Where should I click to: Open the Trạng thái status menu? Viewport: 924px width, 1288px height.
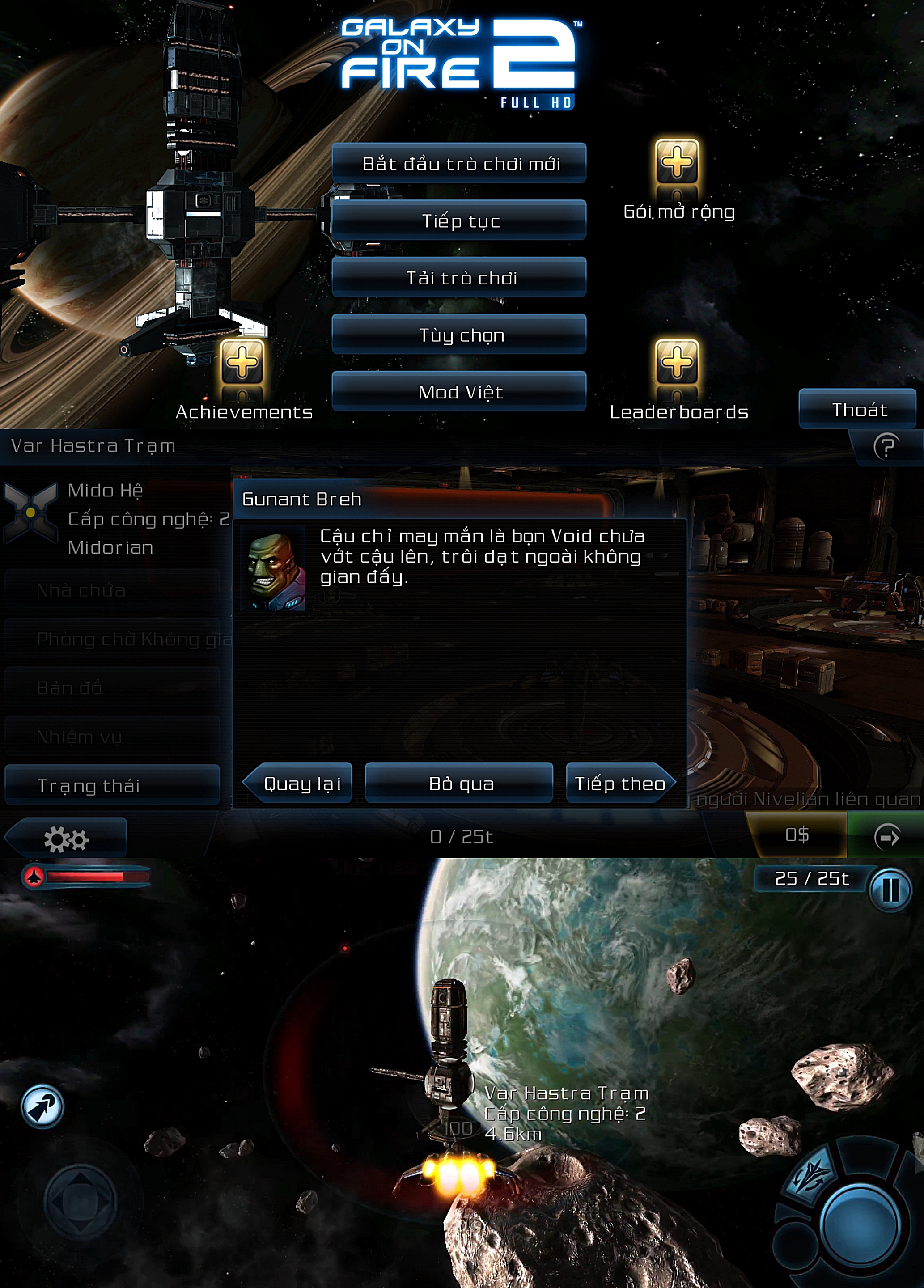point(112,785)
